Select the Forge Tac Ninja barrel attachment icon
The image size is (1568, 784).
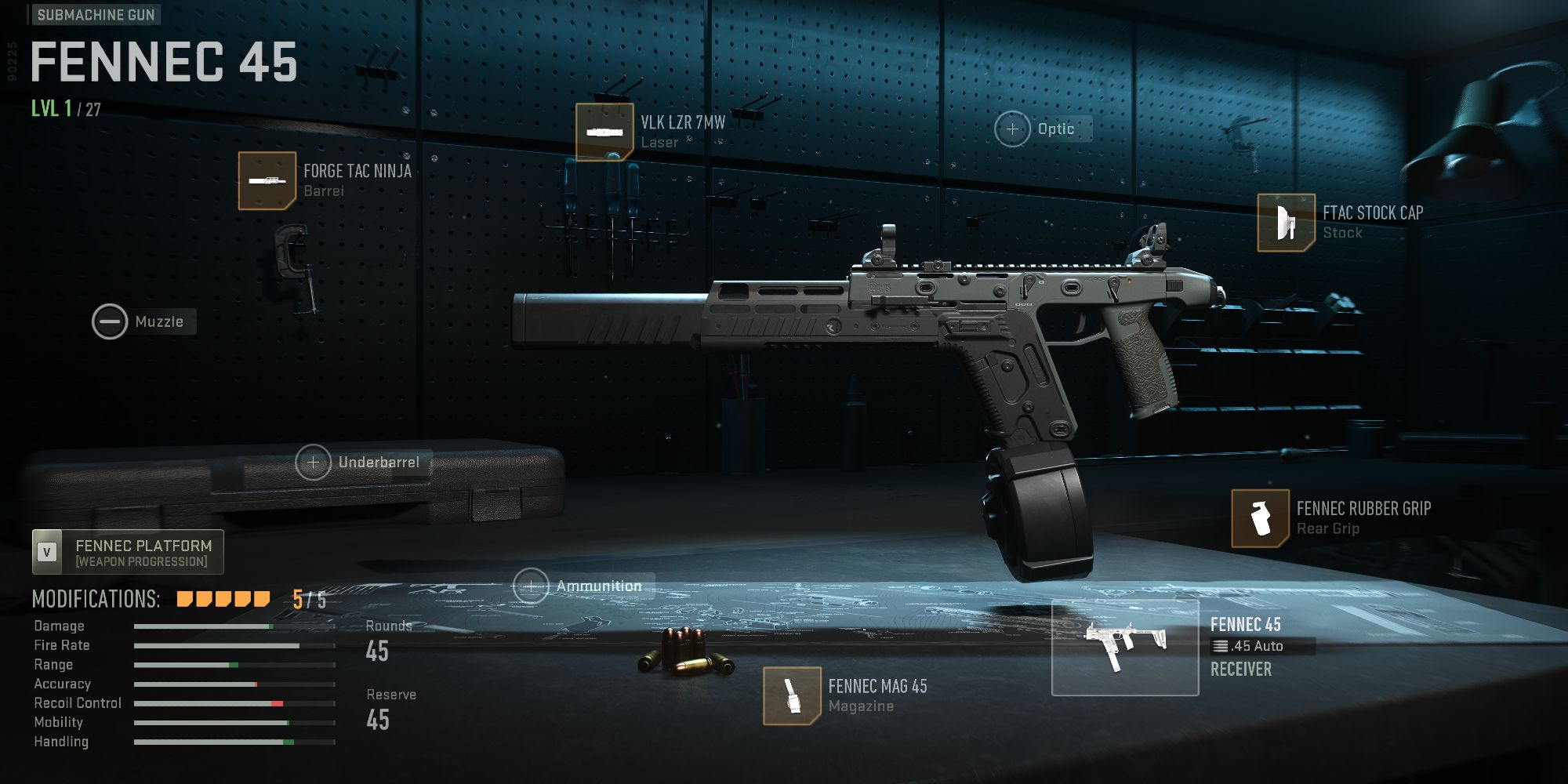[267, 182]
